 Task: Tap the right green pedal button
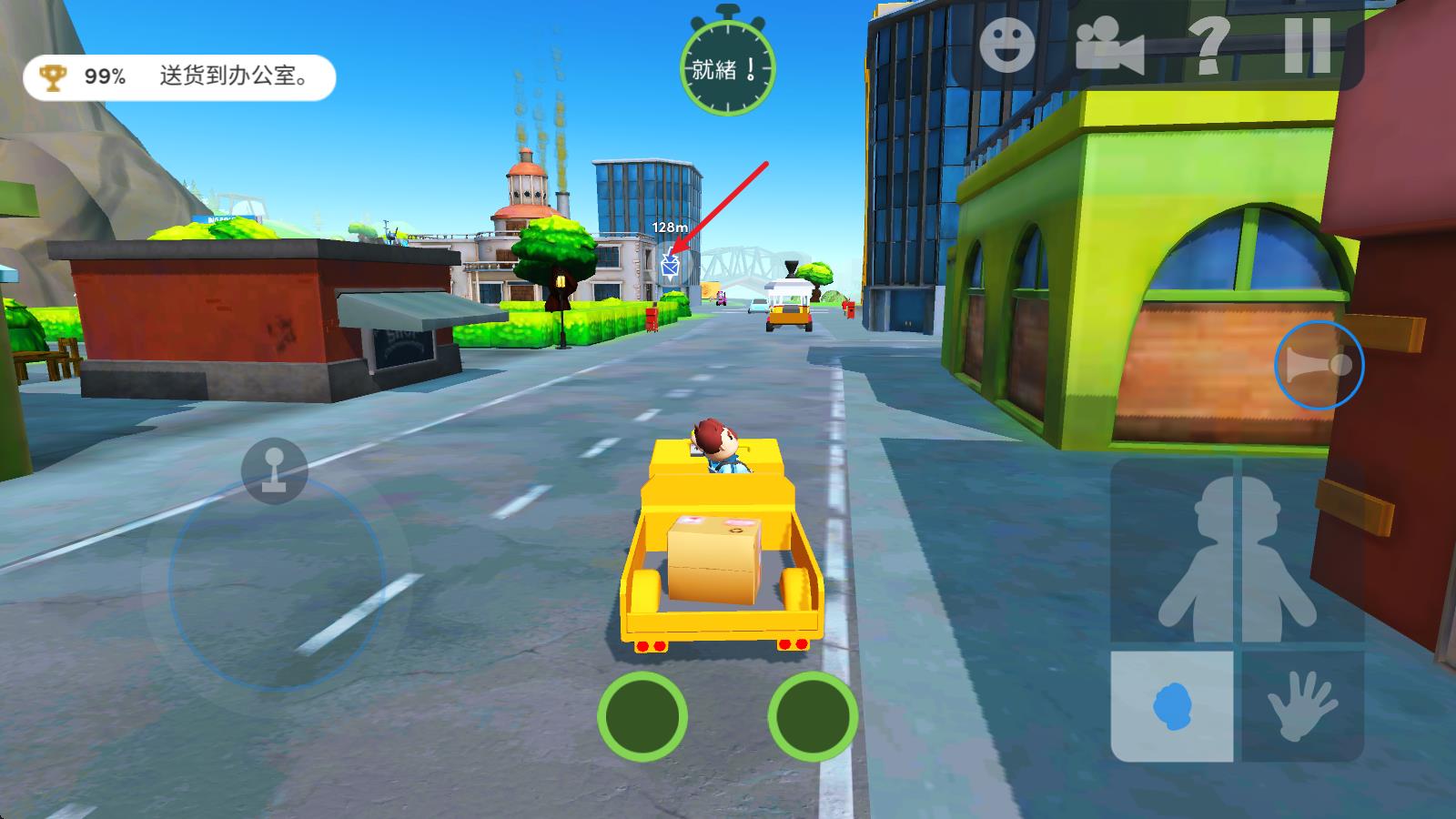(813, 716)
